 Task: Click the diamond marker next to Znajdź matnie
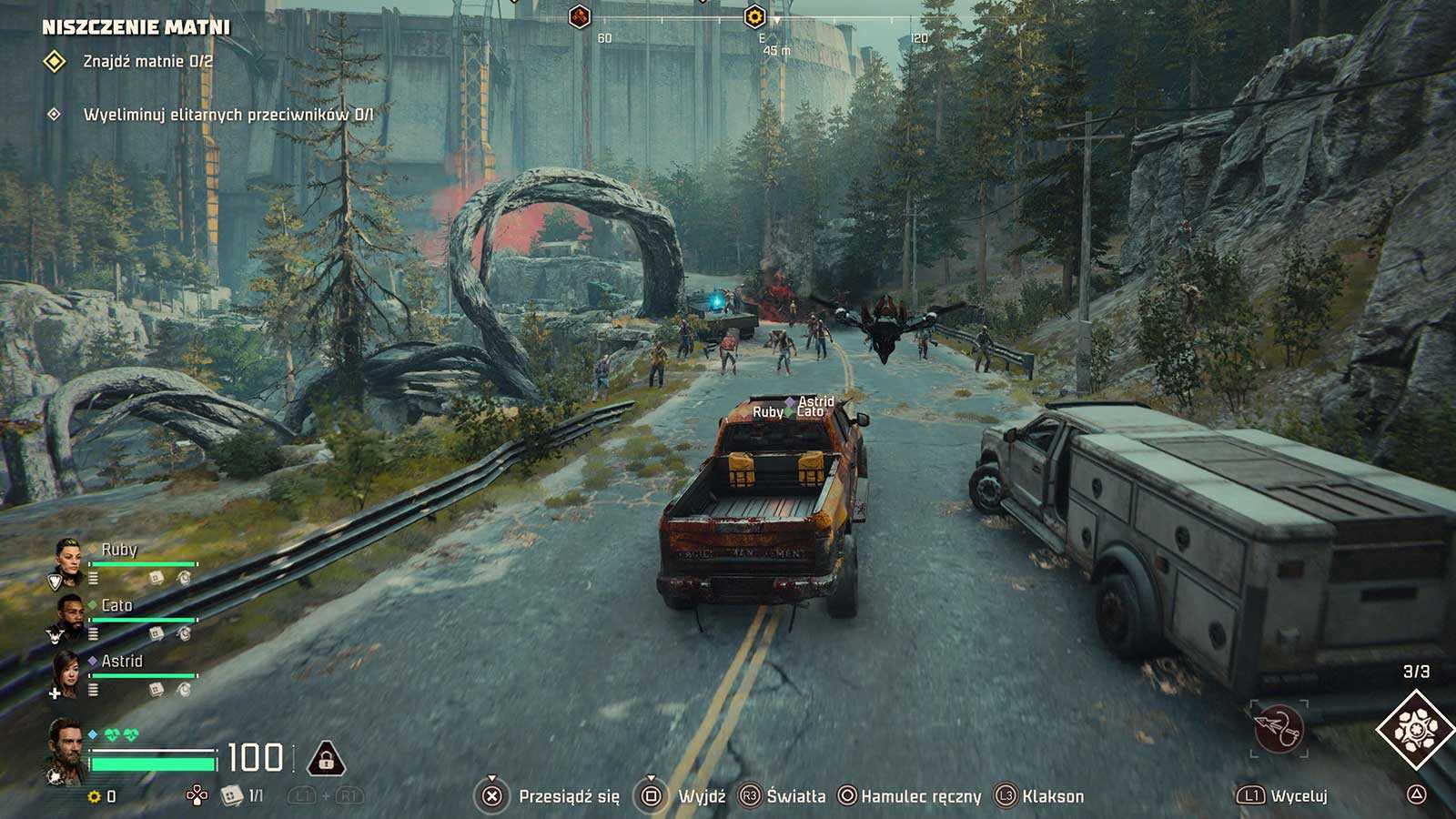56,62
